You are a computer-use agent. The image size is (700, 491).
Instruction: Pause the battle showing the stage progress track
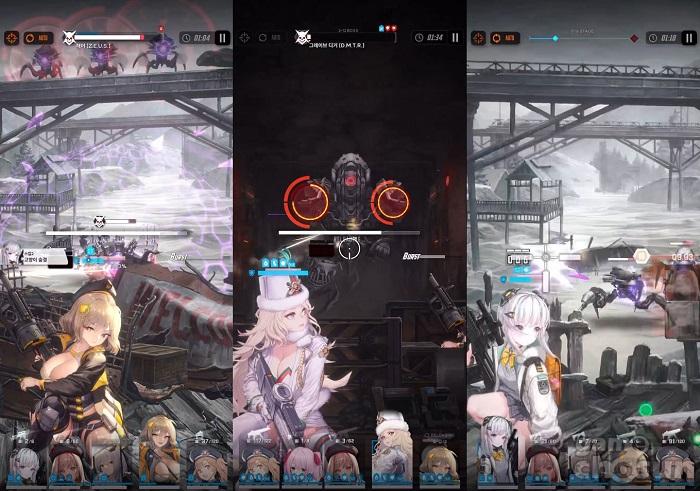(x=688, y=38)
